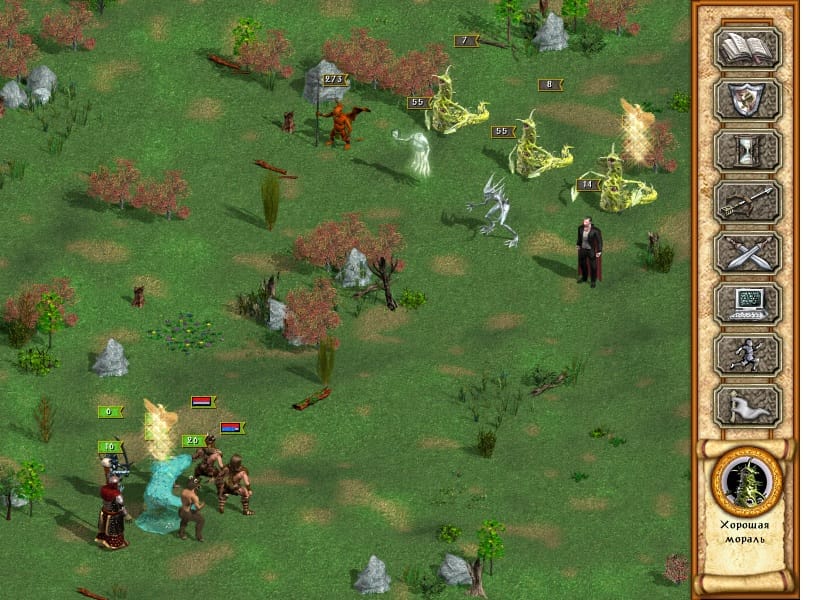The image size is (819, 600).
Task: Open the computer options button
Action: 746,303
